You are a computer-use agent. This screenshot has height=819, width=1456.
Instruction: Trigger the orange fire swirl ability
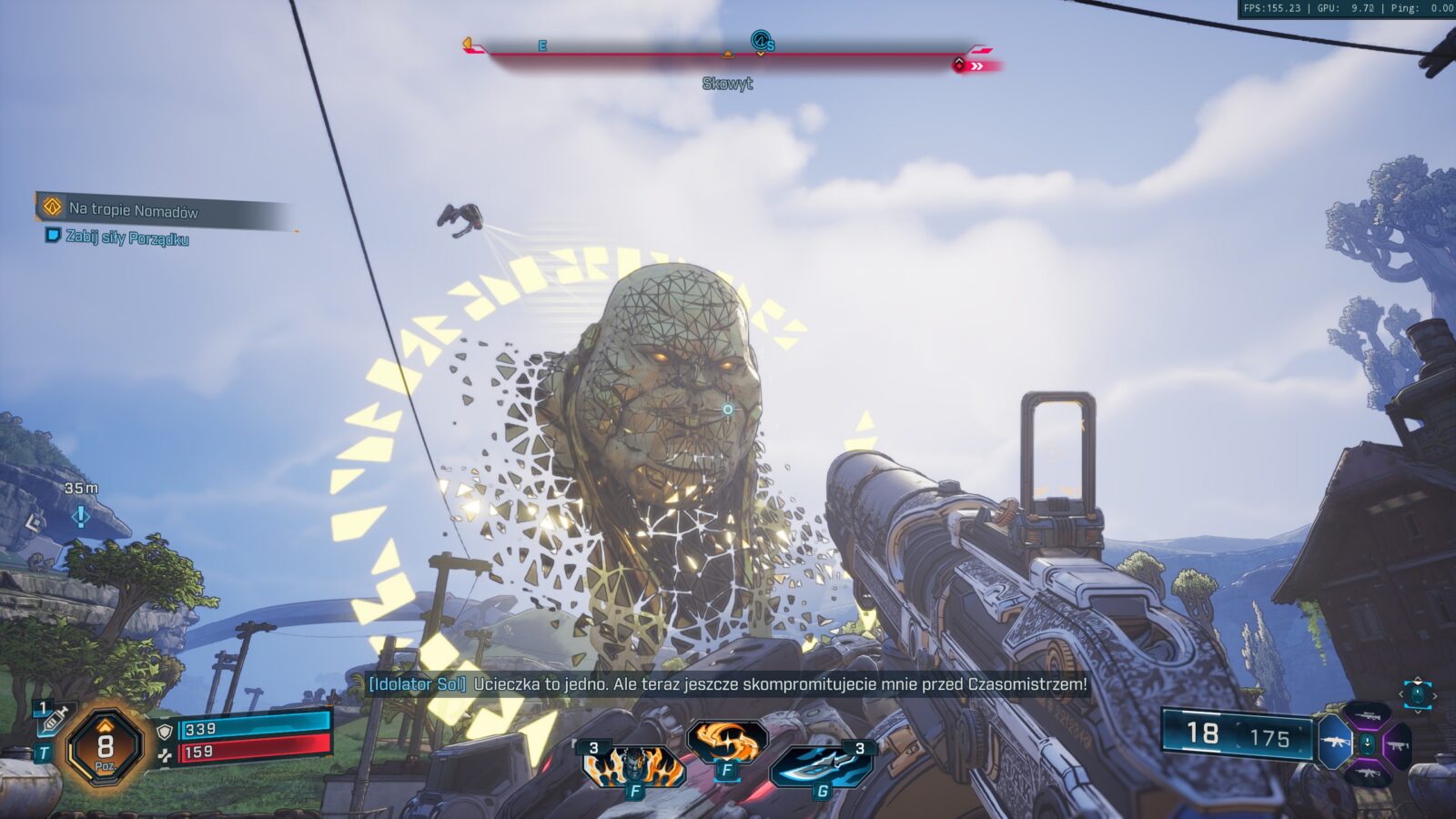(x=726, y=743)
